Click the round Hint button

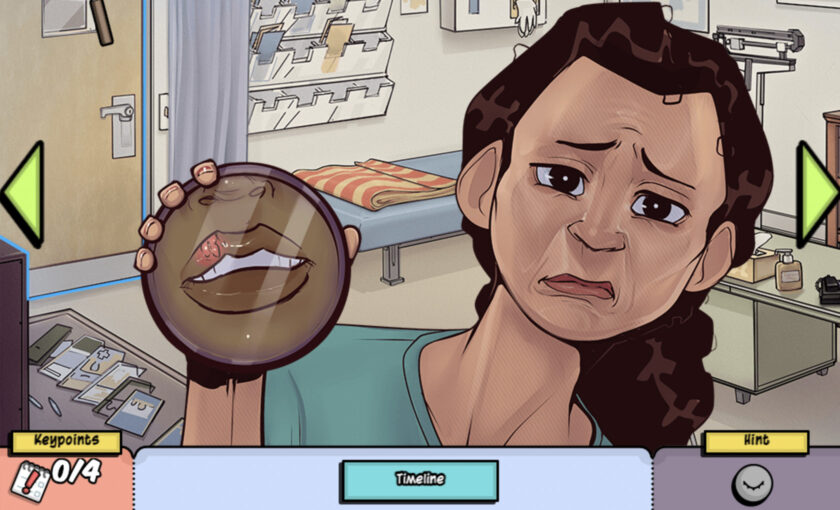point(752,485)
